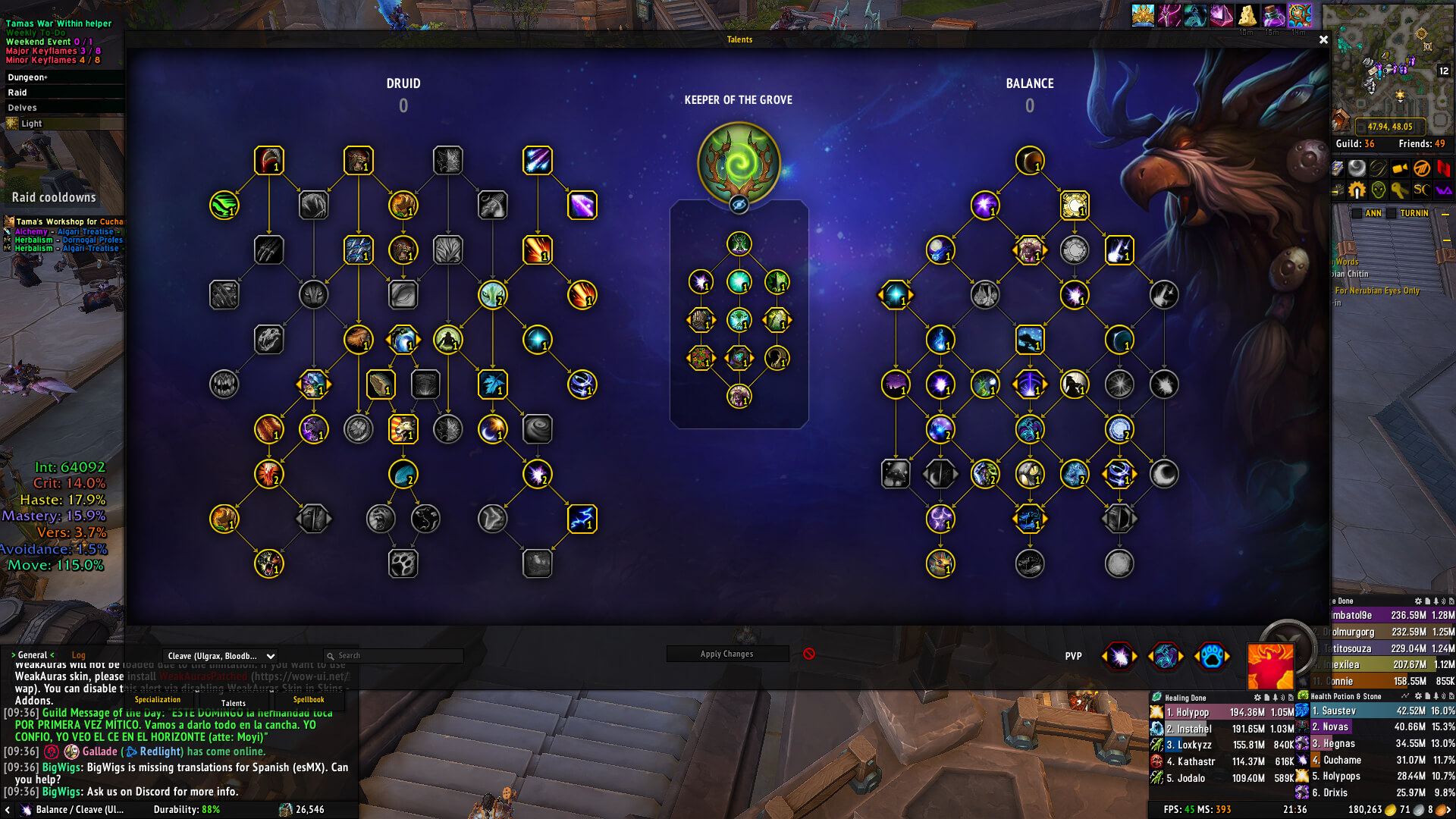
Task: Open the Log chat tab
Action: (x=78, y=655)
